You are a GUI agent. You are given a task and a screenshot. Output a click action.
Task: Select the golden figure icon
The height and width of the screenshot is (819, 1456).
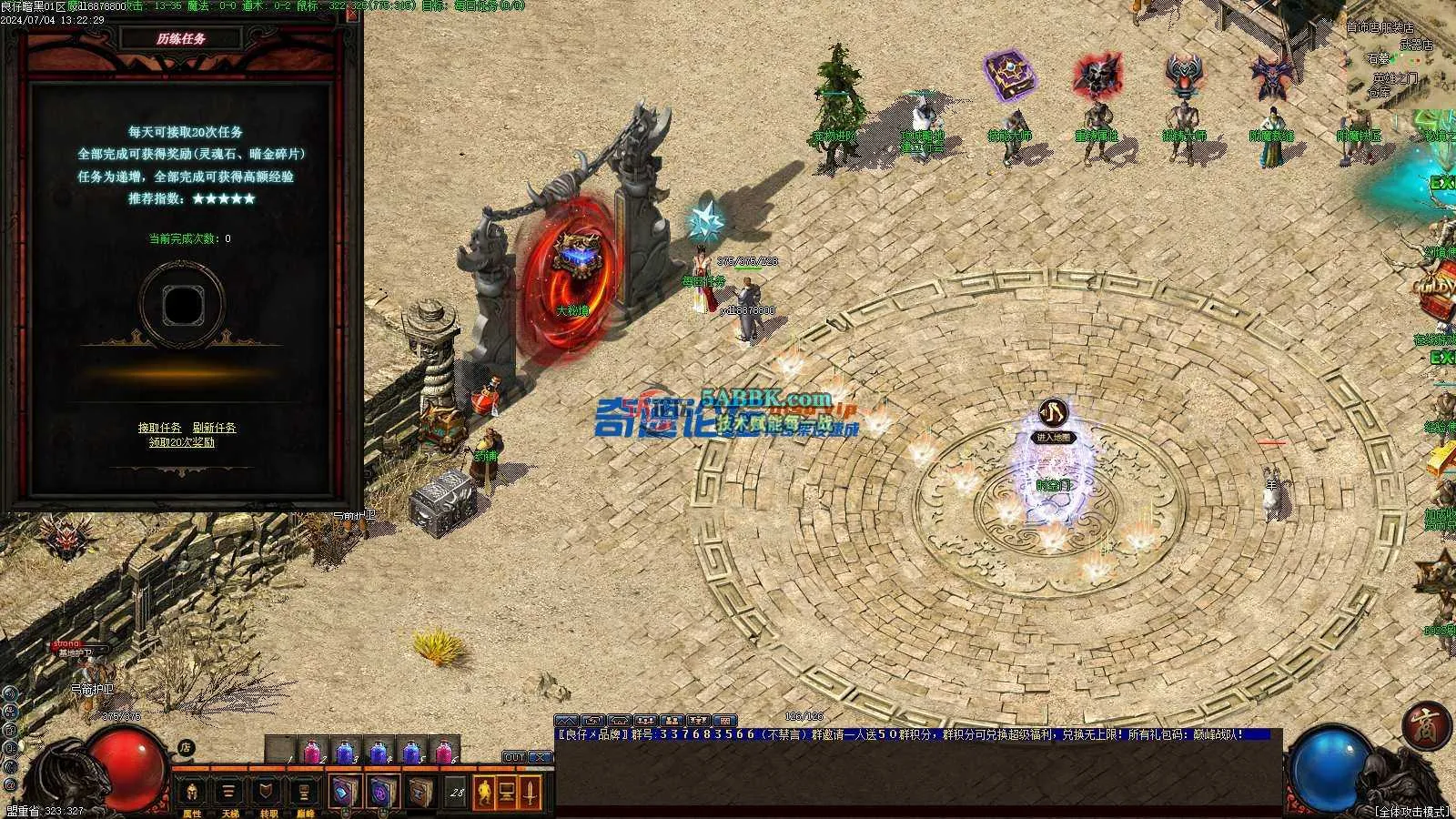(484, 792)
